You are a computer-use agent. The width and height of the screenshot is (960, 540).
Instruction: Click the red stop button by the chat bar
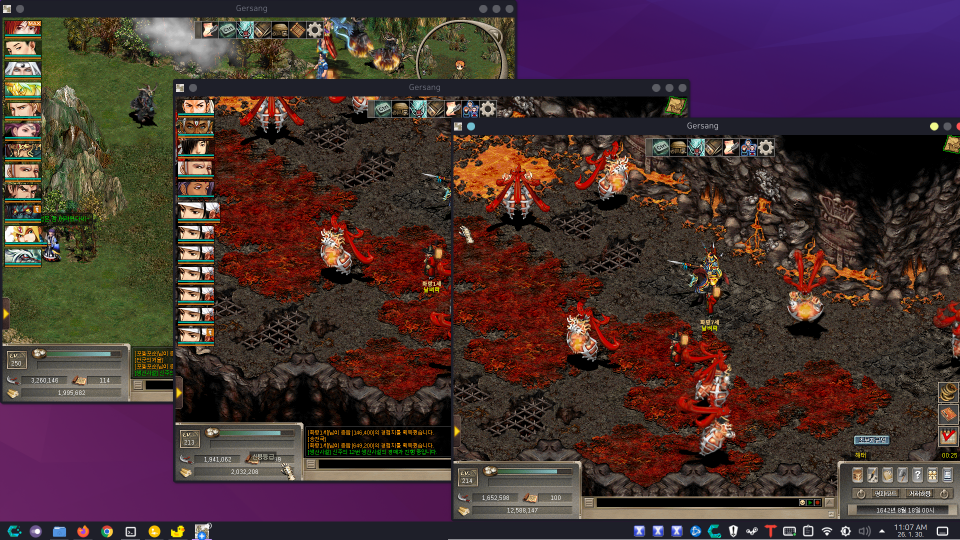coord(815,502)
